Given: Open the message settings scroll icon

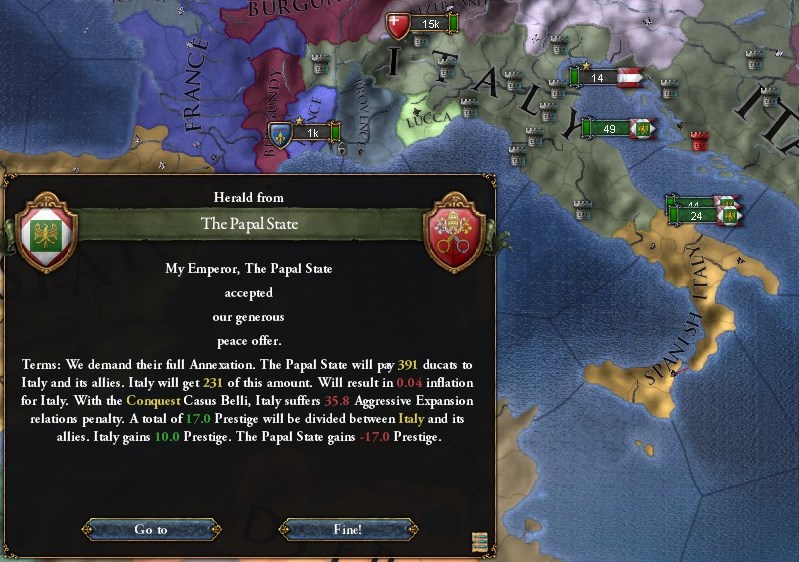Looking at the screenshot, I should tap(481, 541).
